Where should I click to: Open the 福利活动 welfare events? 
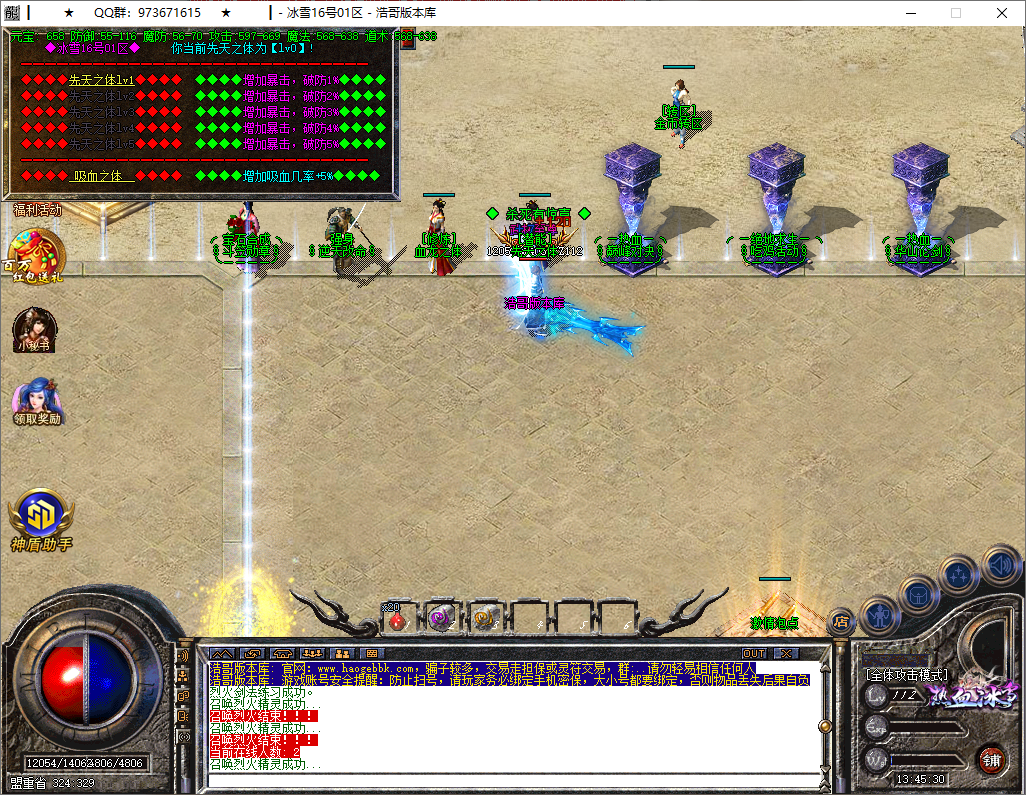click(37, 210)
